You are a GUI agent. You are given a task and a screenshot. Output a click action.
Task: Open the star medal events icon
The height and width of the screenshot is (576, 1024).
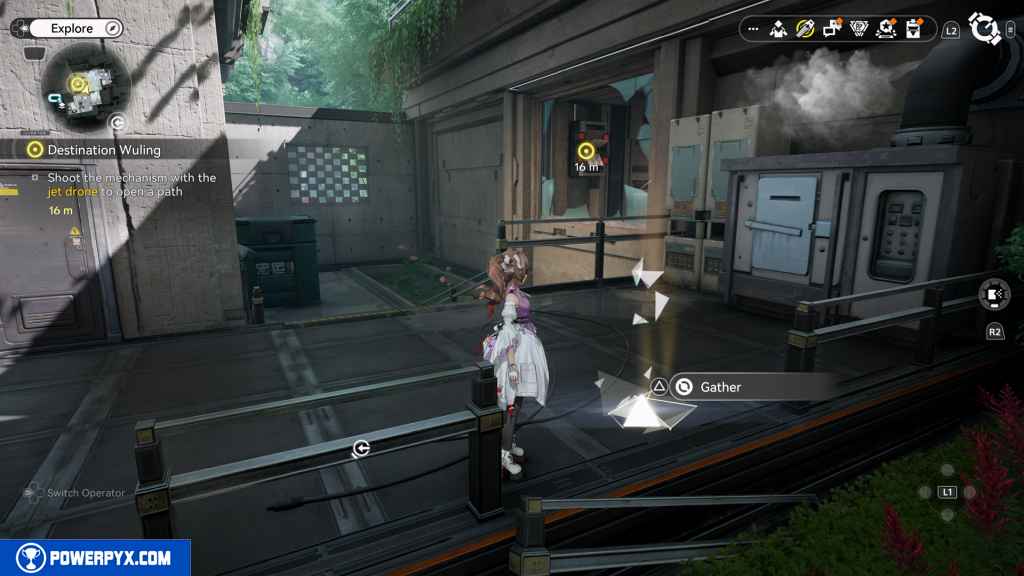click(x=885, y=28)
